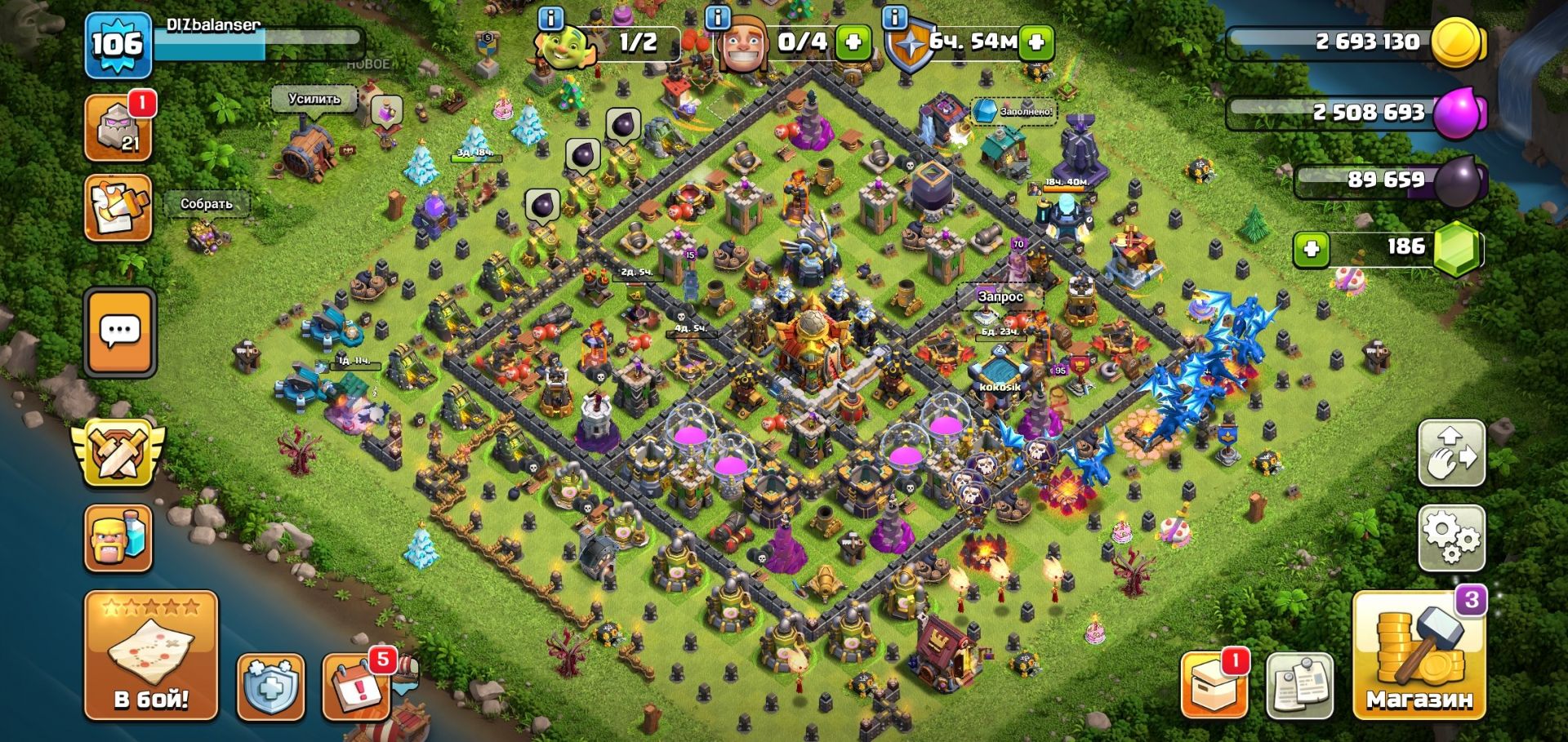Add gems with the green plus
This screenshot has height=742, width=1568.
[x=1311, y=248]
